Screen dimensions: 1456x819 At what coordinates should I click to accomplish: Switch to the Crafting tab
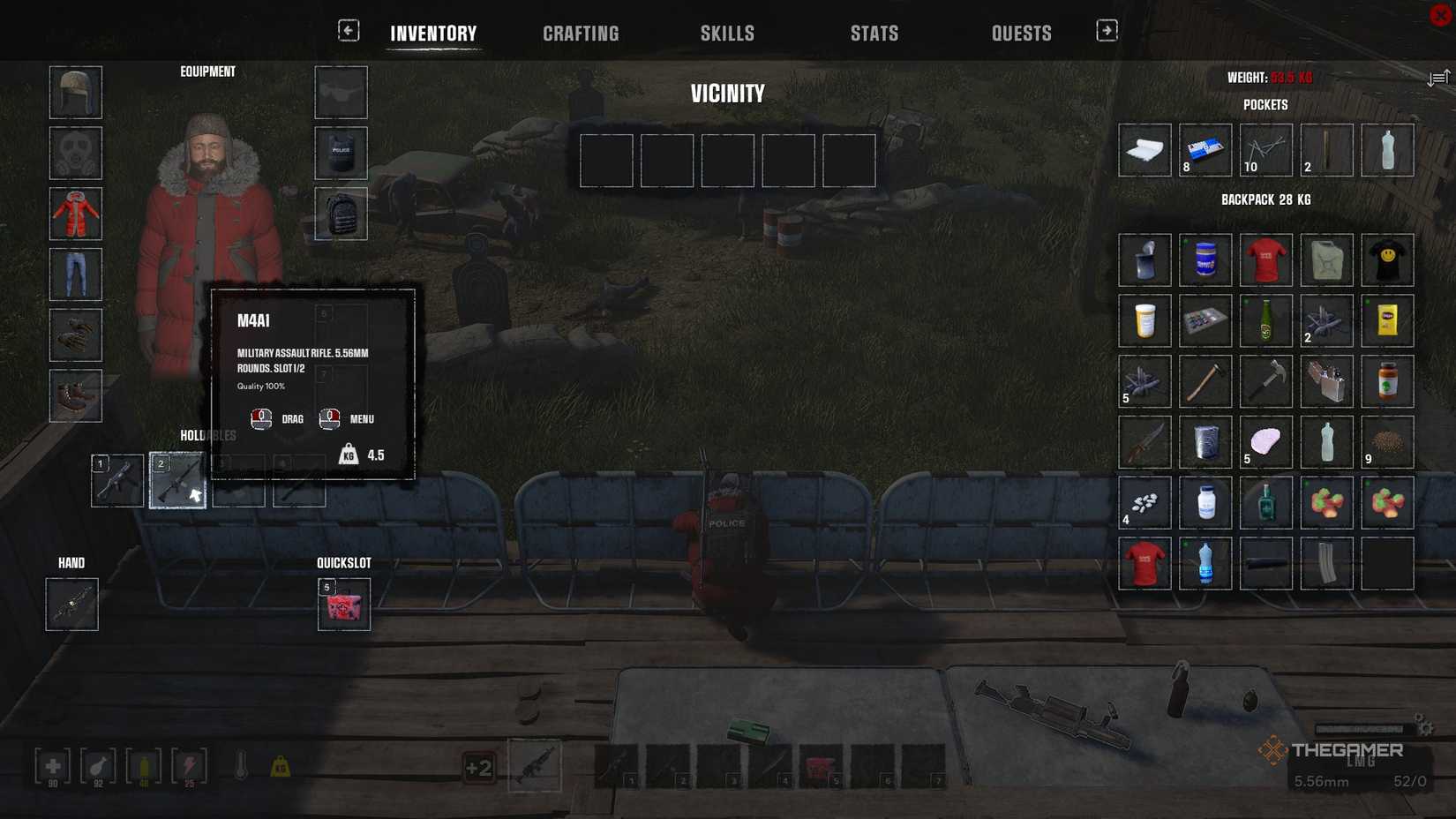(x=580, y=33)
